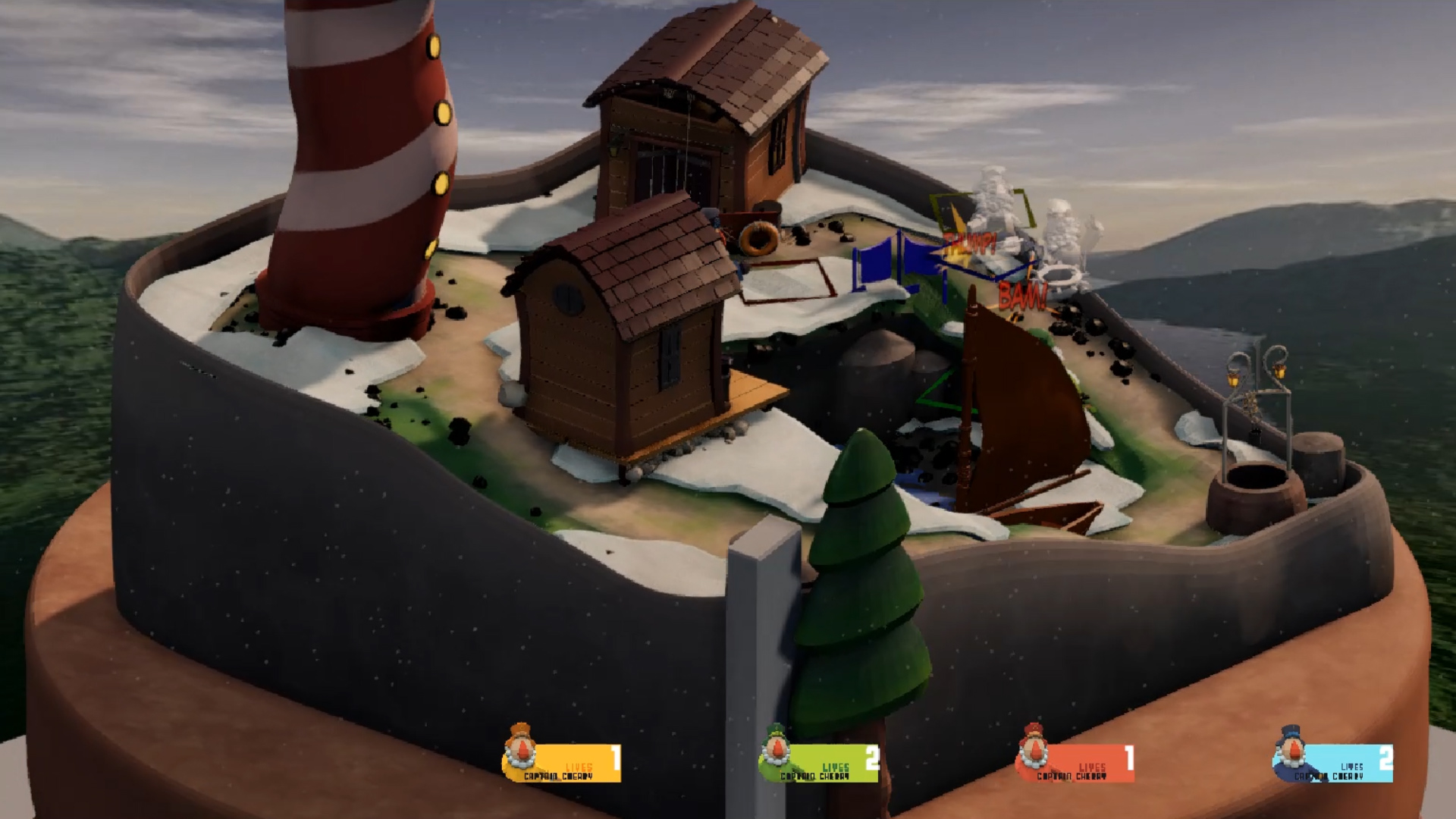The image size is (1456, 819).
Task: Select the red Captain Cheery player portrait
Action: click(x=1032, y=748)
